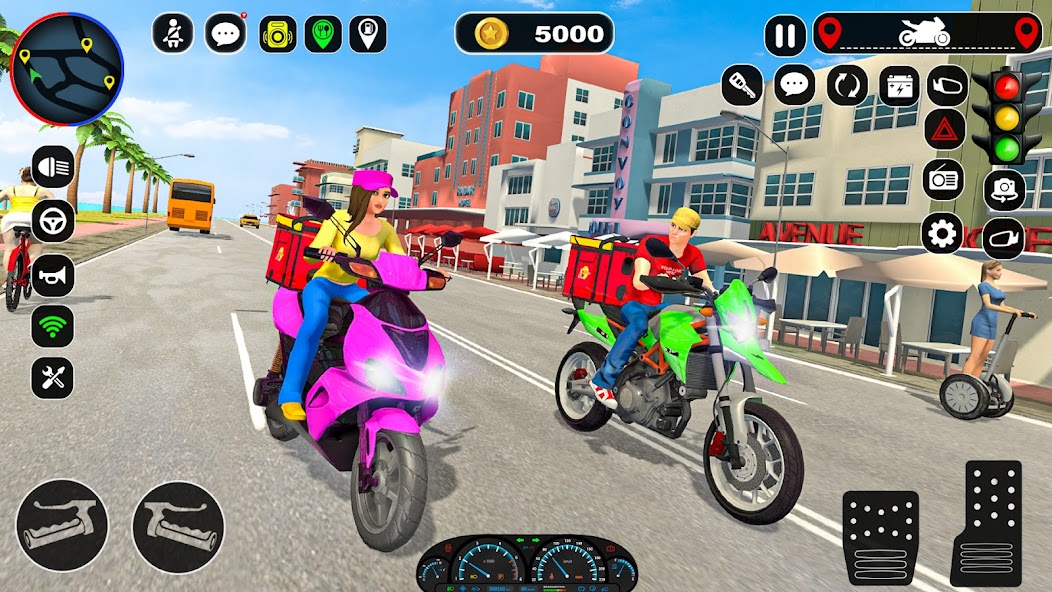Select the green restaurant location marker
This screenshot has width=1052, height=592.
tap(323, 34)
